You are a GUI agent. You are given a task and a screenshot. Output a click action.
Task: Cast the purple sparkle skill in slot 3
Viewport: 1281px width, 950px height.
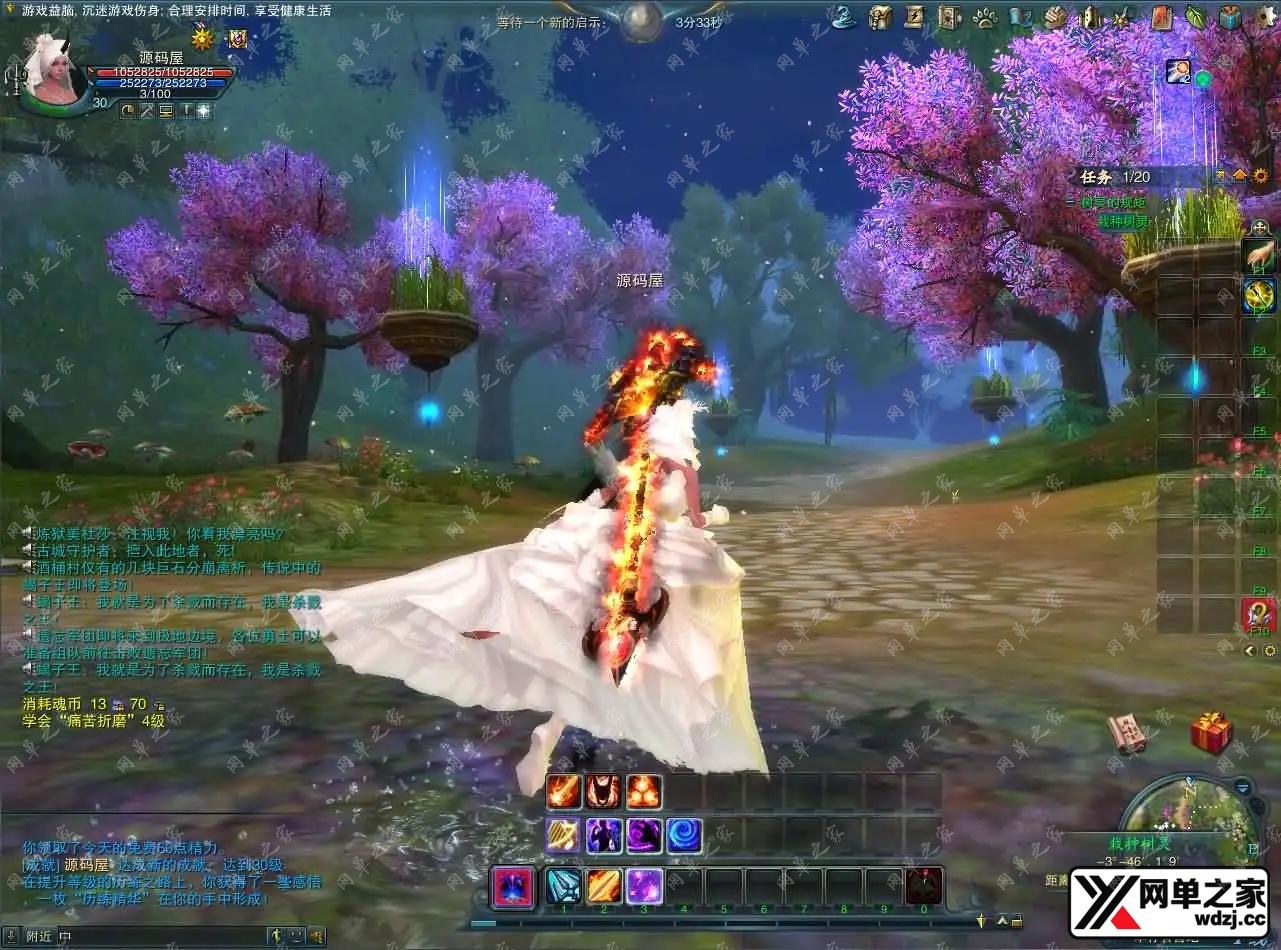(x=644, y=886)
